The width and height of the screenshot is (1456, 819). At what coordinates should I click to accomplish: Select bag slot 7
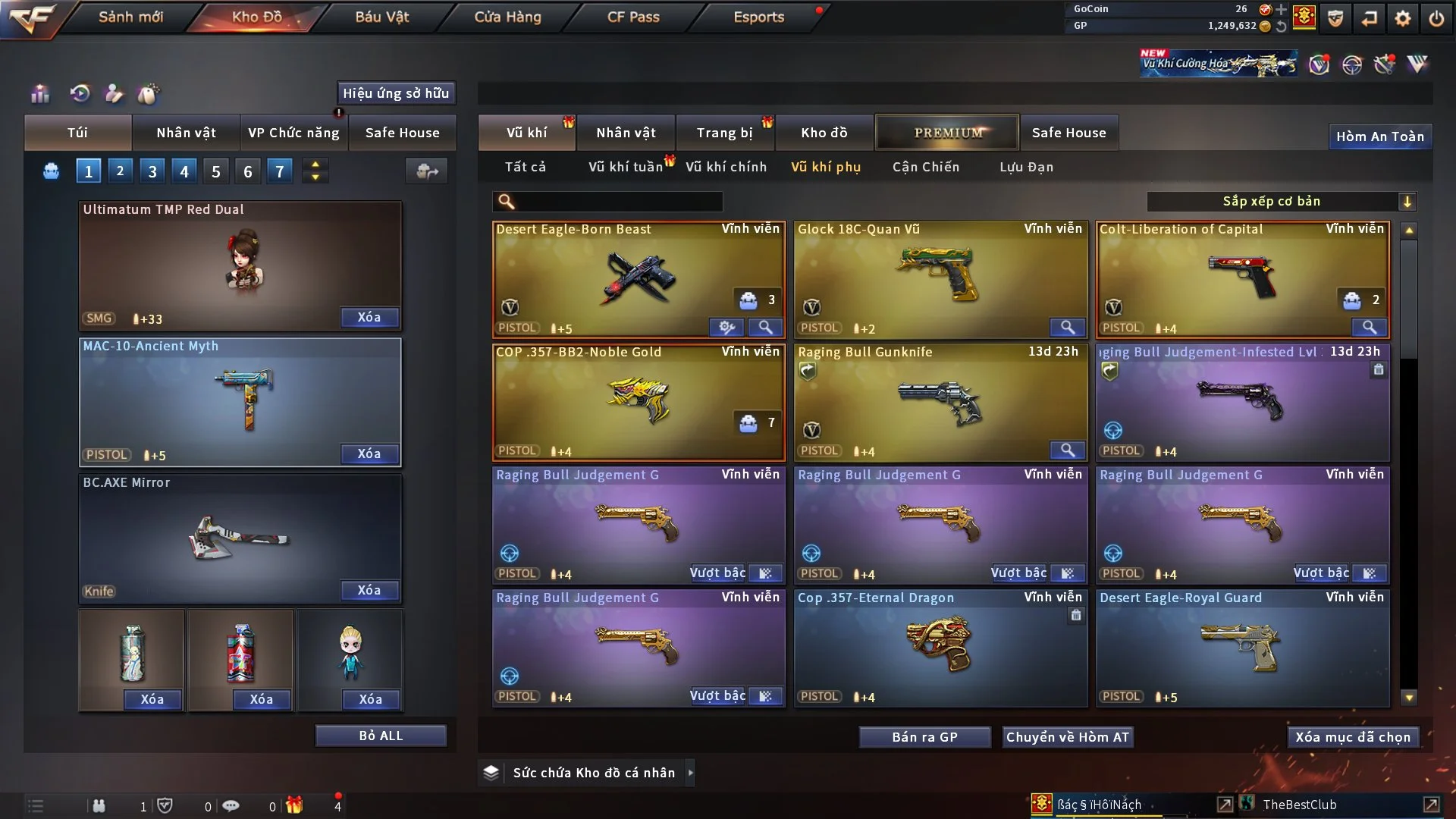pyautogui.click(x=279, y=171)
